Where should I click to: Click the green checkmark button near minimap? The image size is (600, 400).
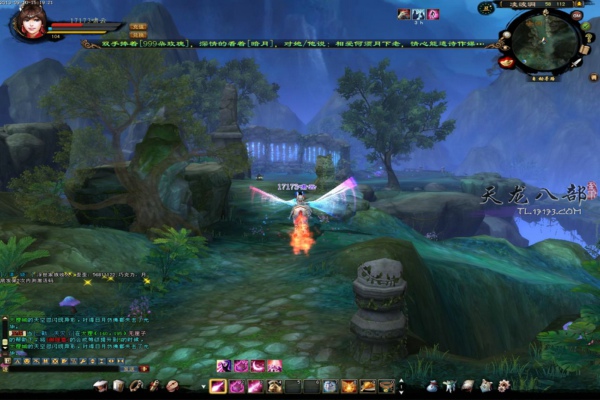(x=588, y=25)
